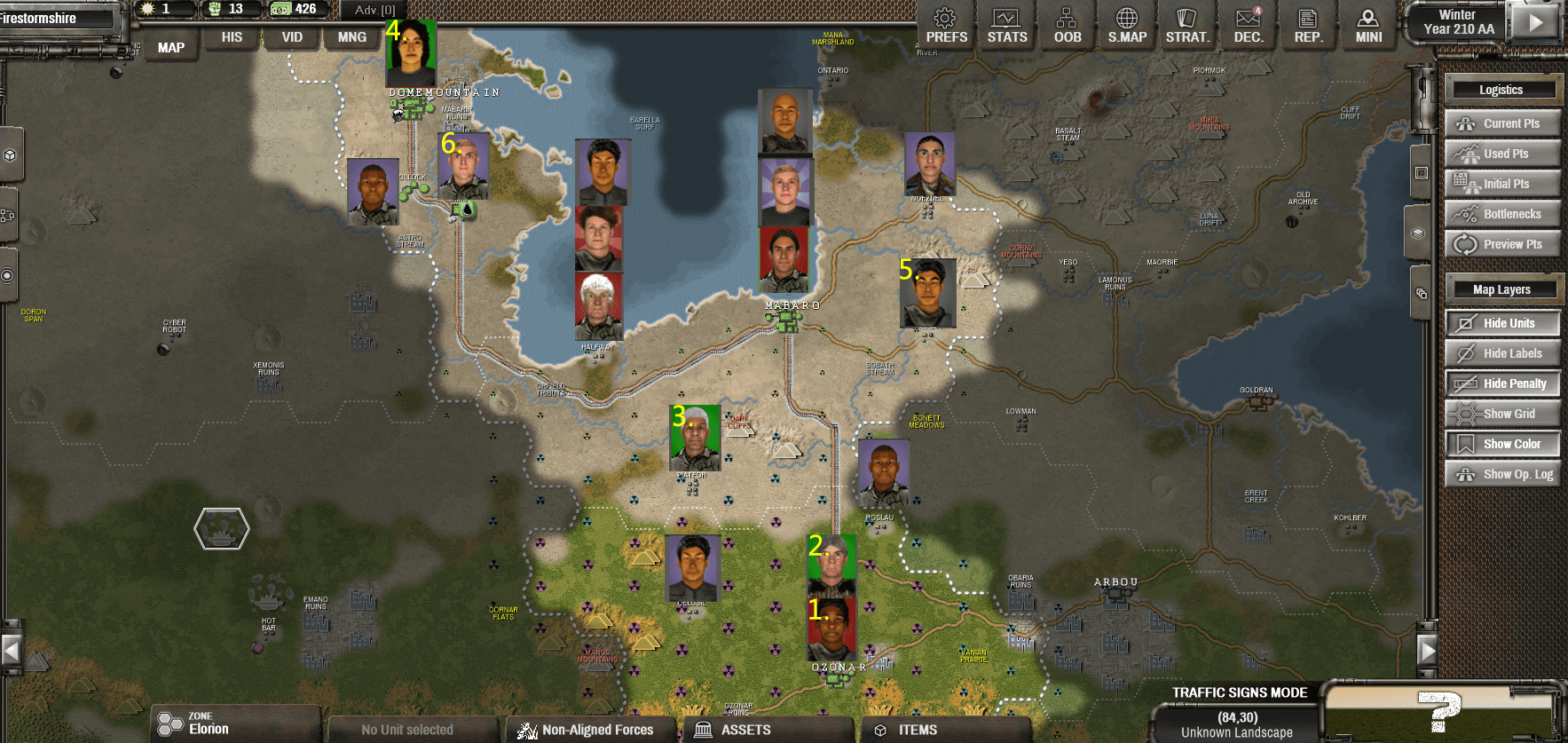
Task: Open the S.MAP globe icon
Action: point(1126,24)
